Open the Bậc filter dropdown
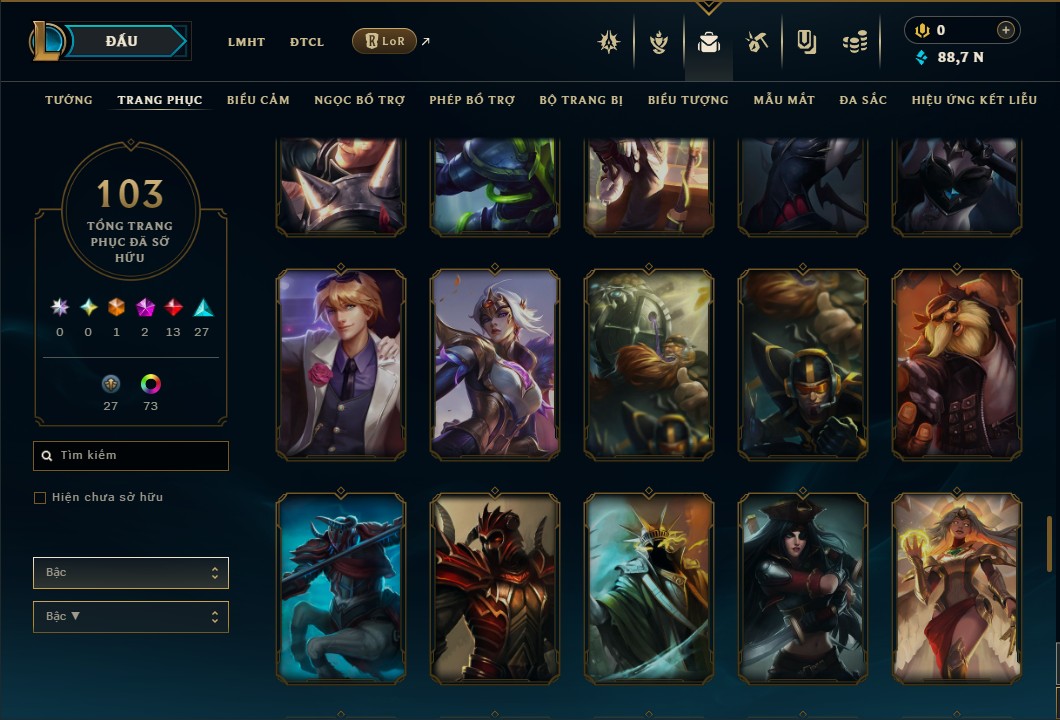The width and height of the screenshot is (1060, 720). pyautogui.click(x=131, y=573)
